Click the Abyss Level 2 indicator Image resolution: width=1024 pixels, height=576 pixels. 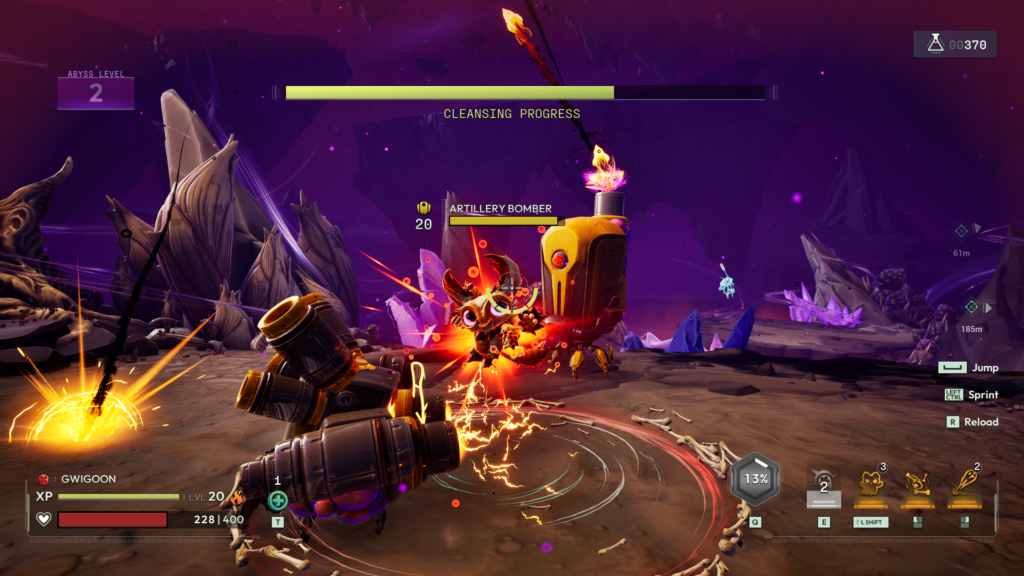(x=96, y=93)
